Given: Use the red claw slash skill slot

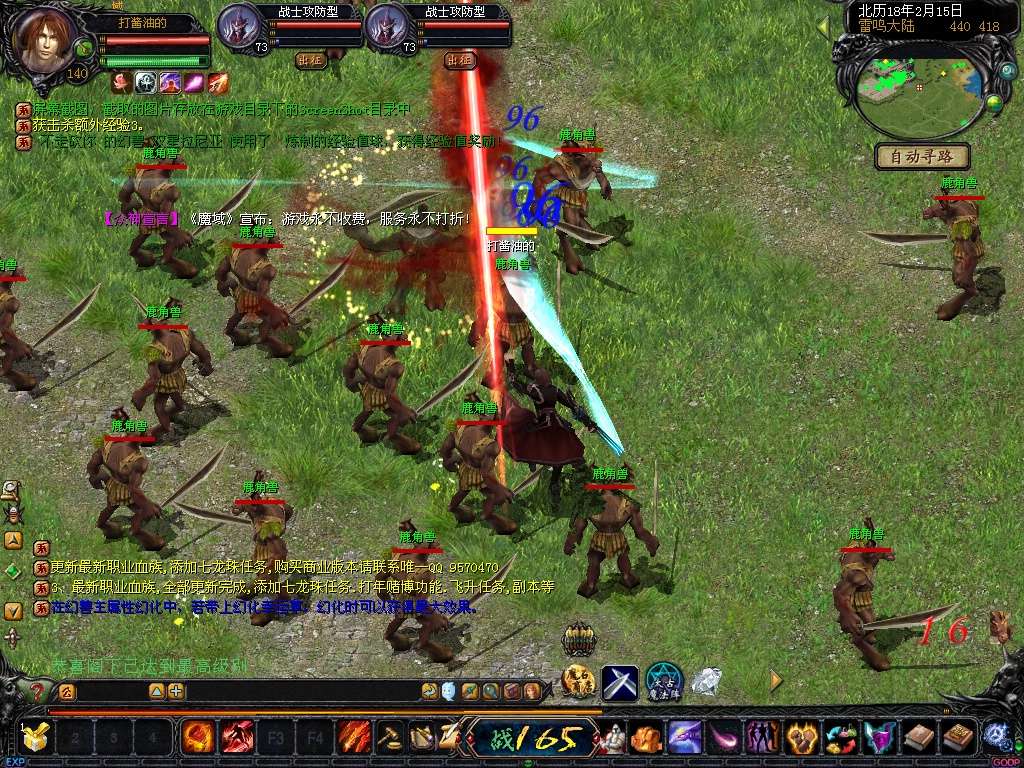Looking at the screenshot, I should click(x=237, y=738).
